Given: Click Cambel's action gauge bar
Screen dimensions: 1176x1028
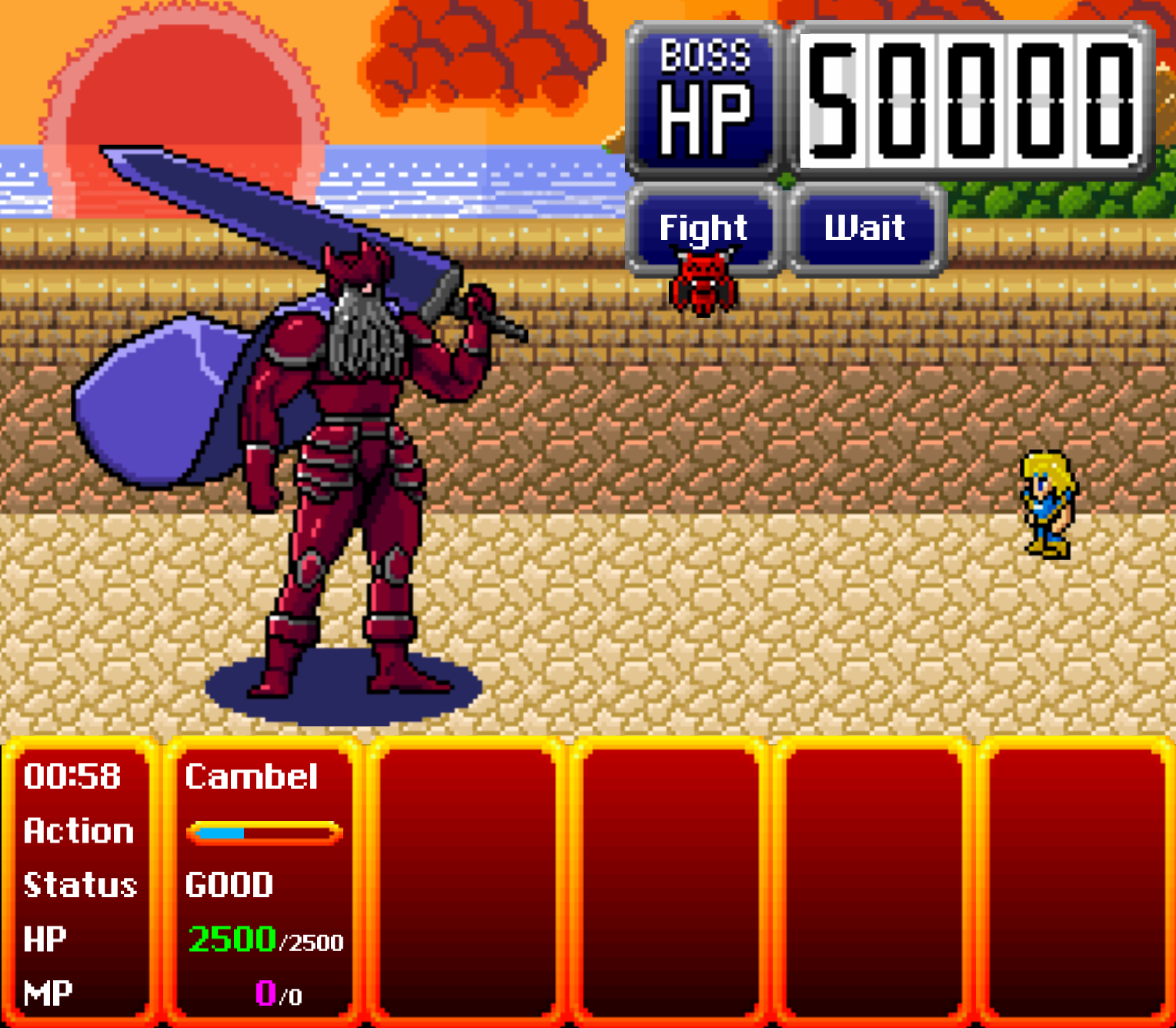Looking at the screenshot, I should 266,830.
